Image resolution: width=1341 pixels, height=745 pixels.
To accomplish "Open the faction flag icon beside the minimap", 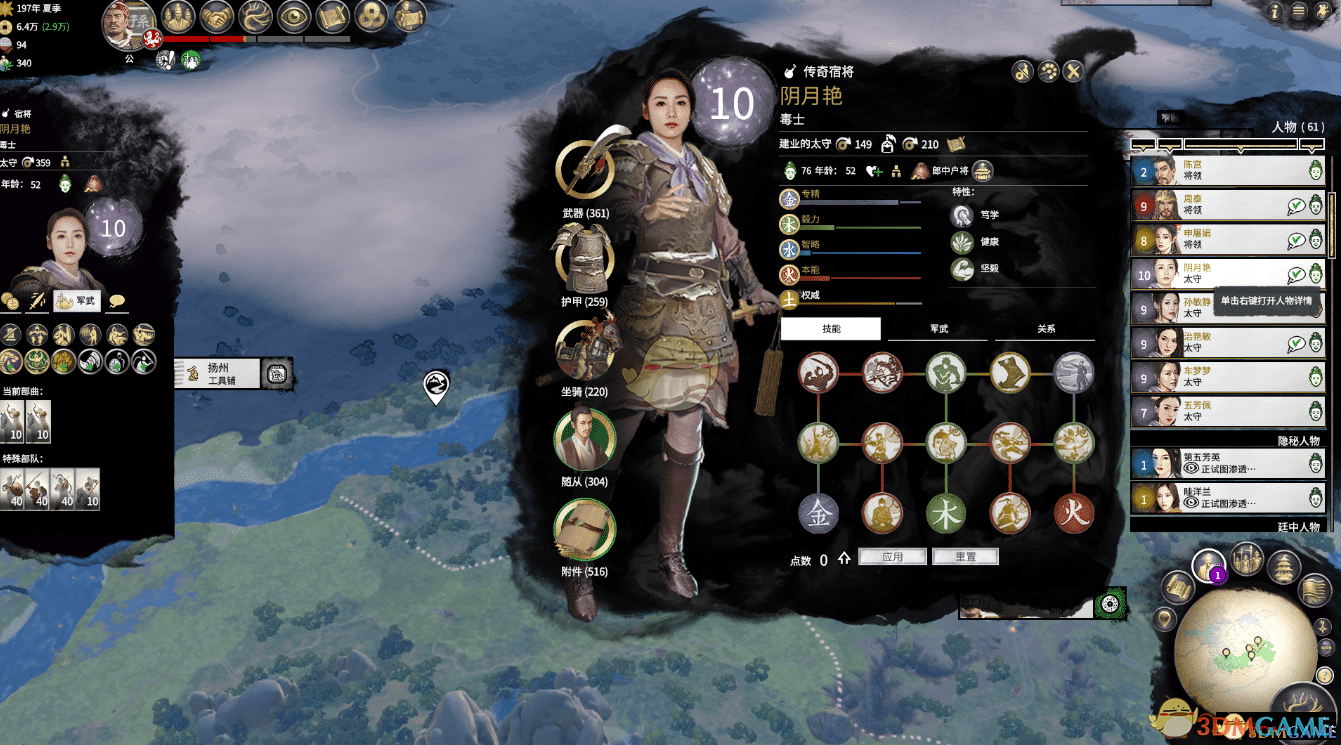I will (1313, 590).
